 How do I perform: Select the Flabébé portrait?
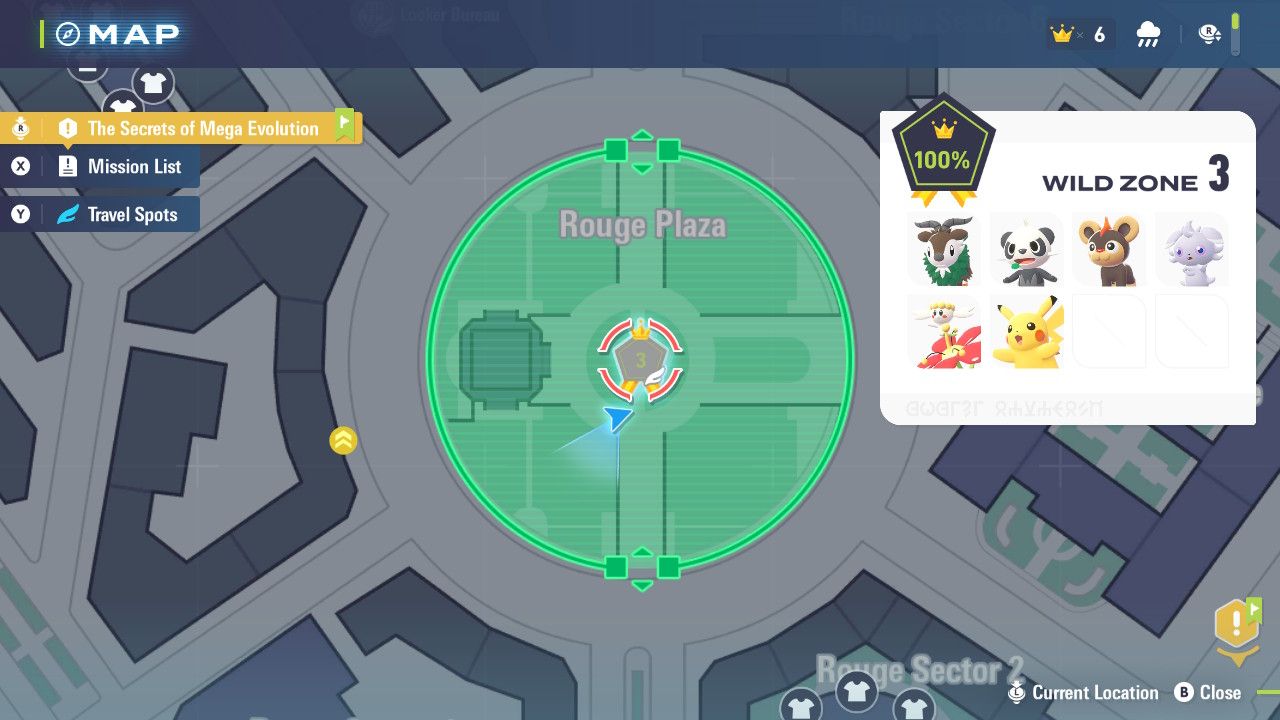coord(944,331)
